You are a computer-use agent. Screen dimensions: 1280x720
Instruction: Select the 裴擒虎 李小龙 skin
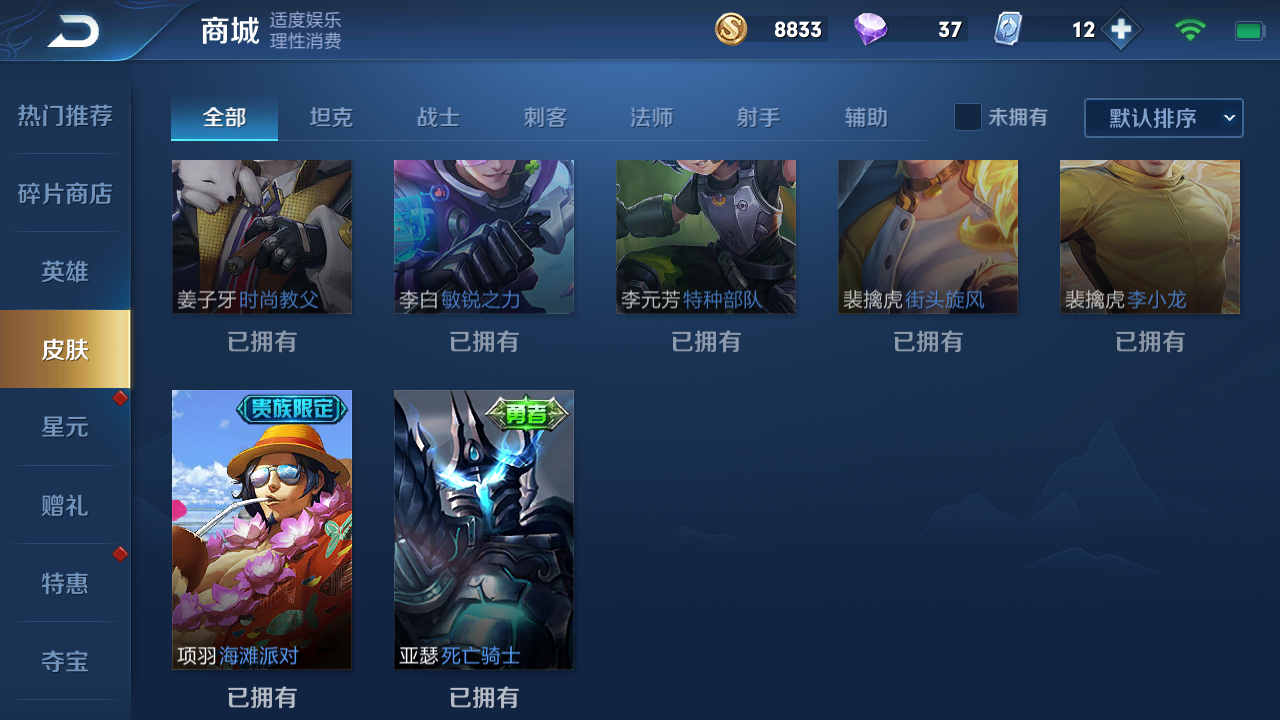pyautogui.click(x=1148, y=237)
